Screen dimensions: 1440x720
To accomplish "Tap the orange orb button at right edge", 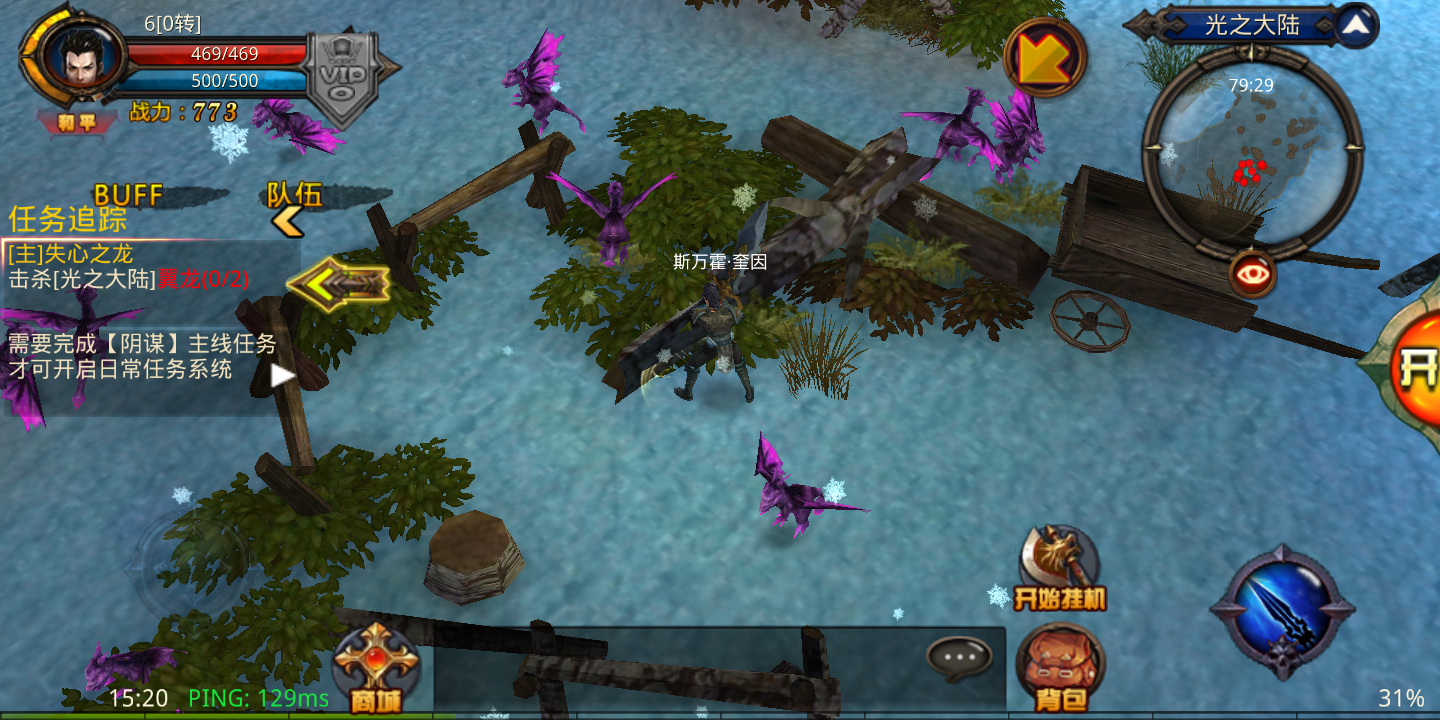I will point(1415,365).
